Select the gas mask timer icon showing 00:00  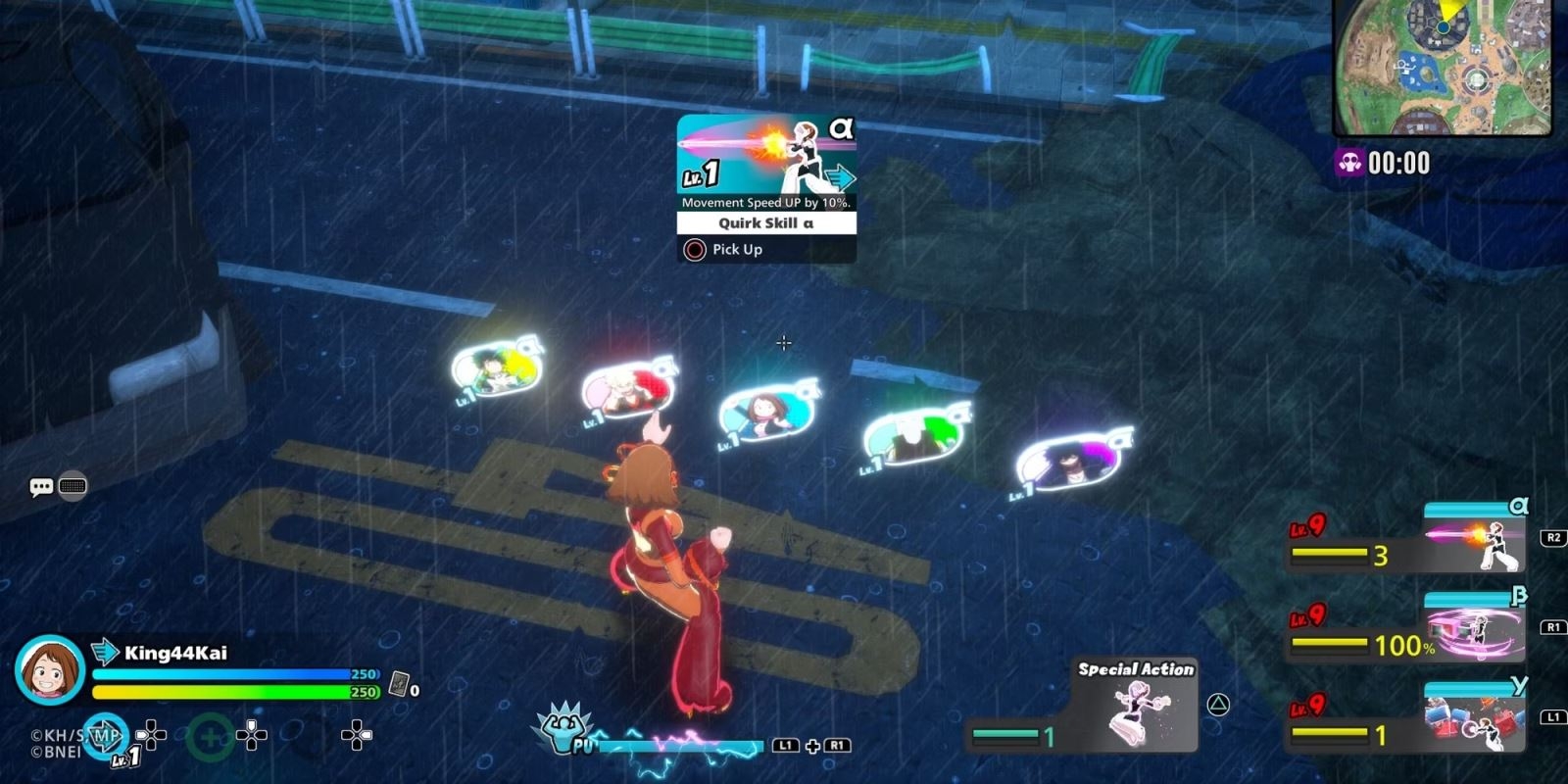[1348, 160]
